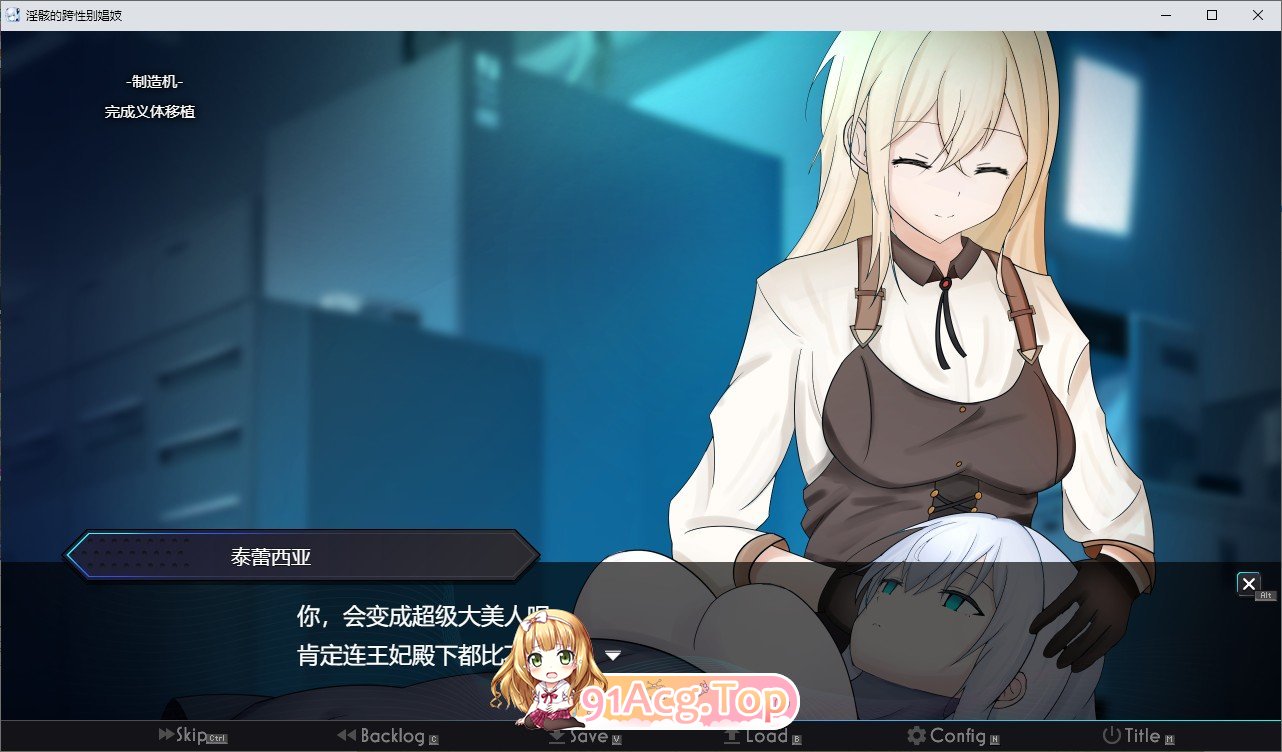Click the up-arrow Load icon
The image size is (1282, 752).
733,735
